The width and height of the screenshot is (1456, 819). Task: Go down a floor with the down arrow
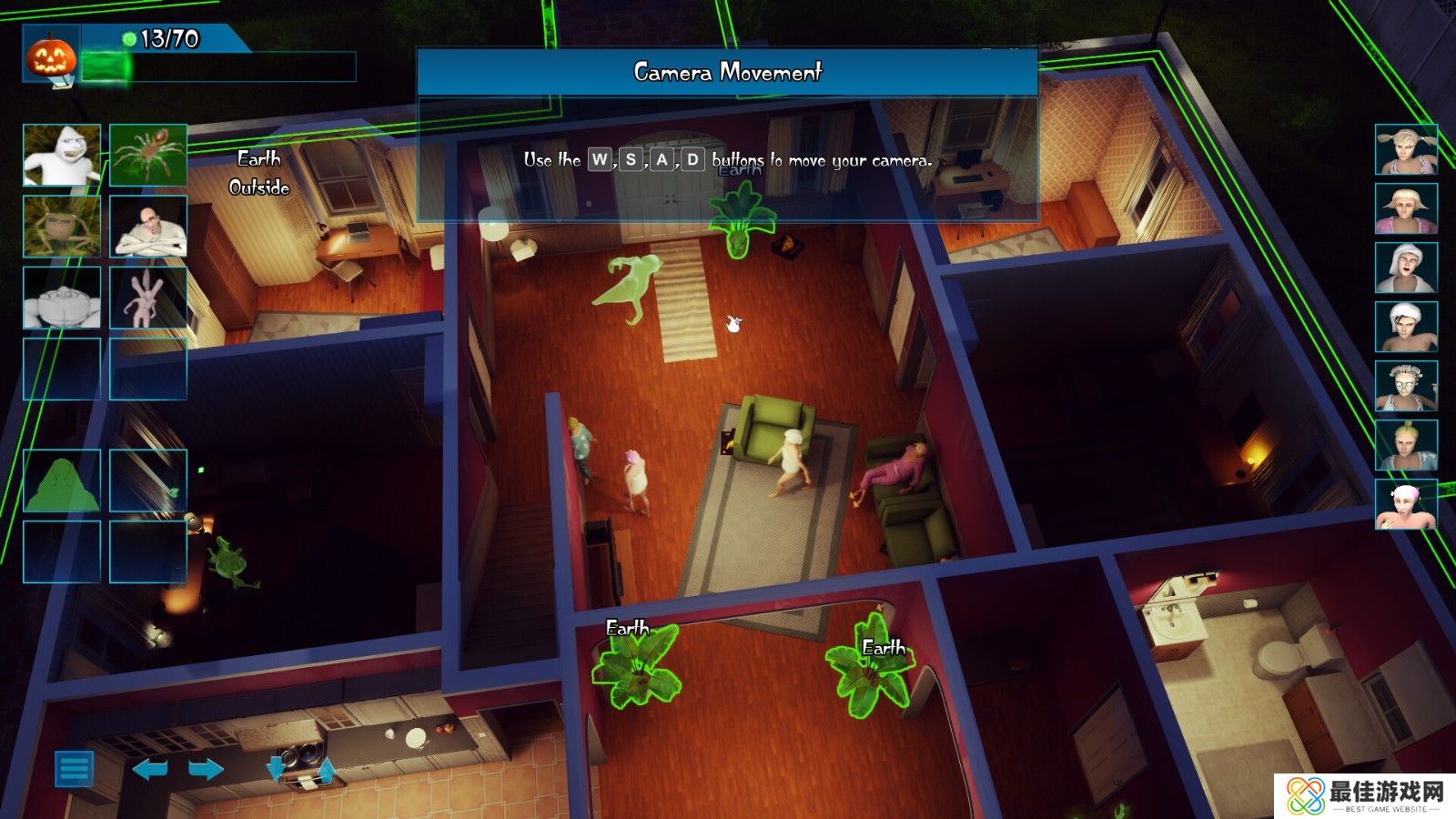coord(276,769)
